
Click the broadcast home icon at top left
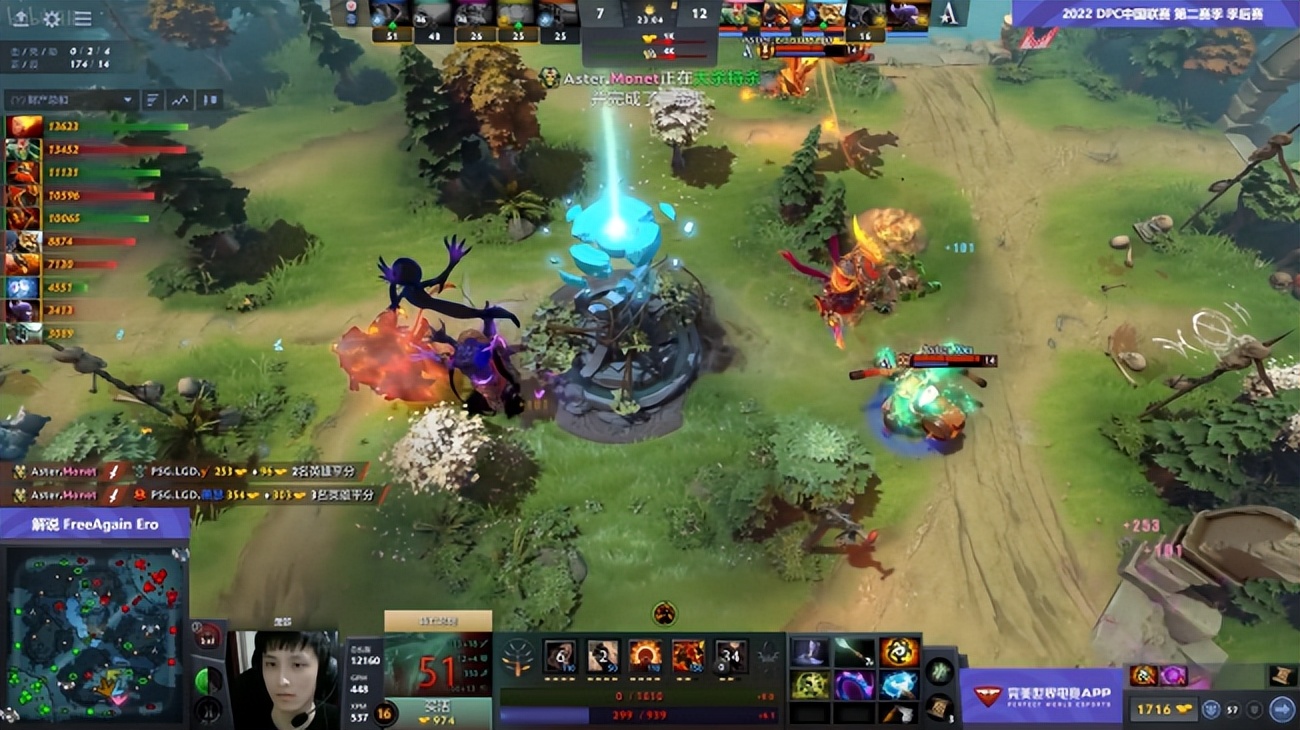(x=21, y=19)
